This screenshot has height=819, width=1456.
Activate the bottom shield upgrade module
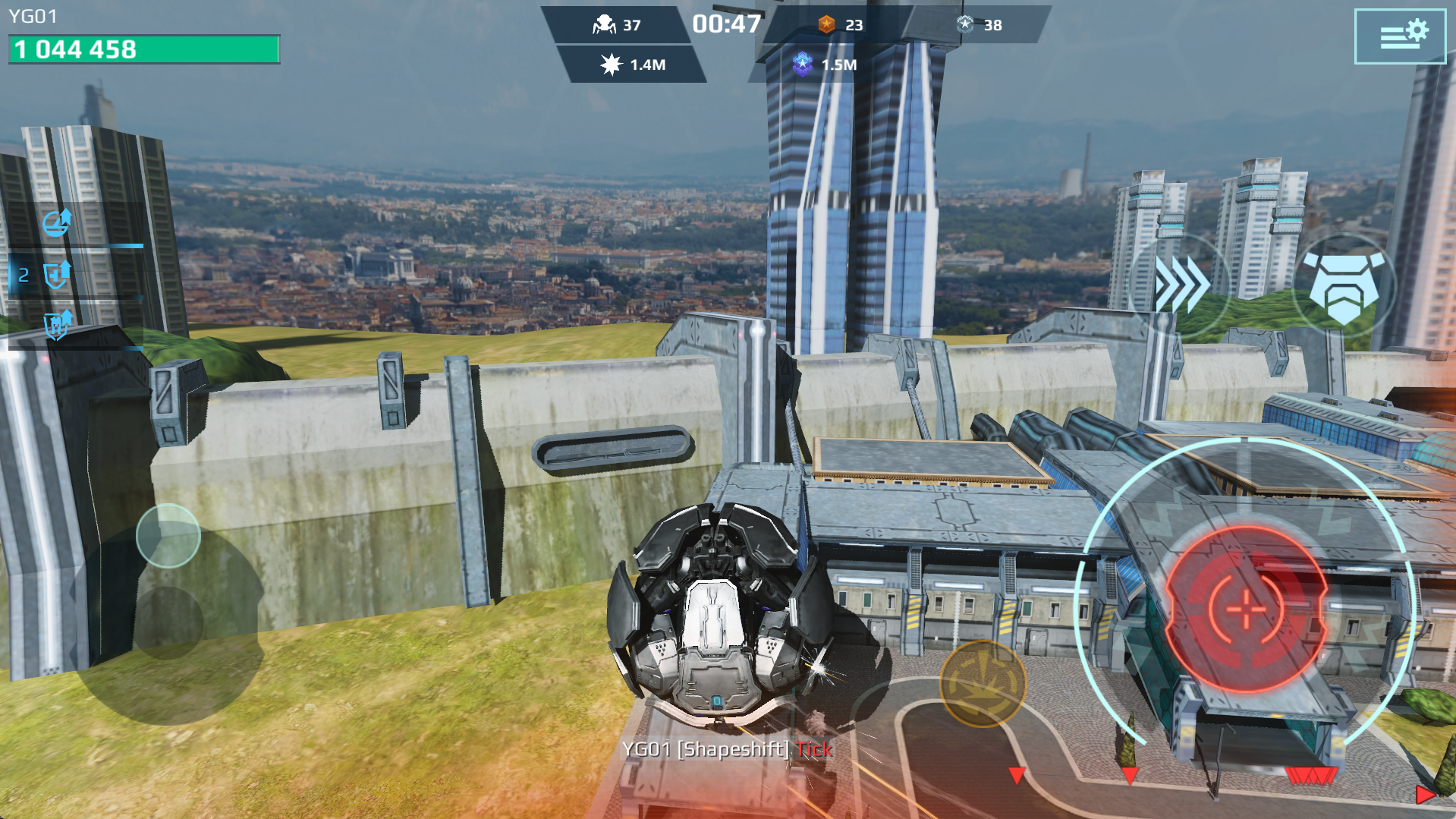pos(57,325)
